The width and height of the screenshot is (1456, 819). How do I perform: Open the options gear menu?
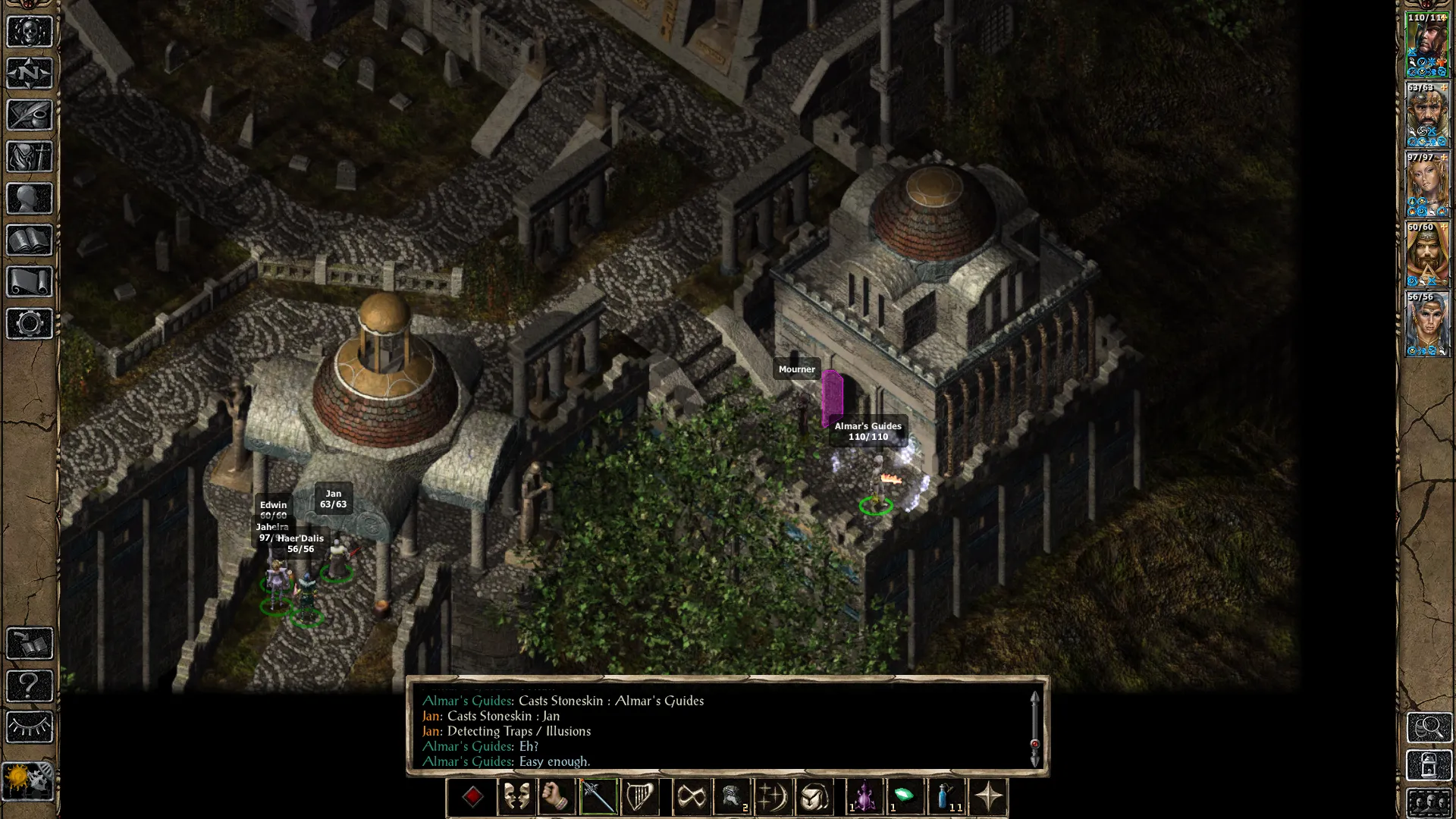(x=30, y=324)
